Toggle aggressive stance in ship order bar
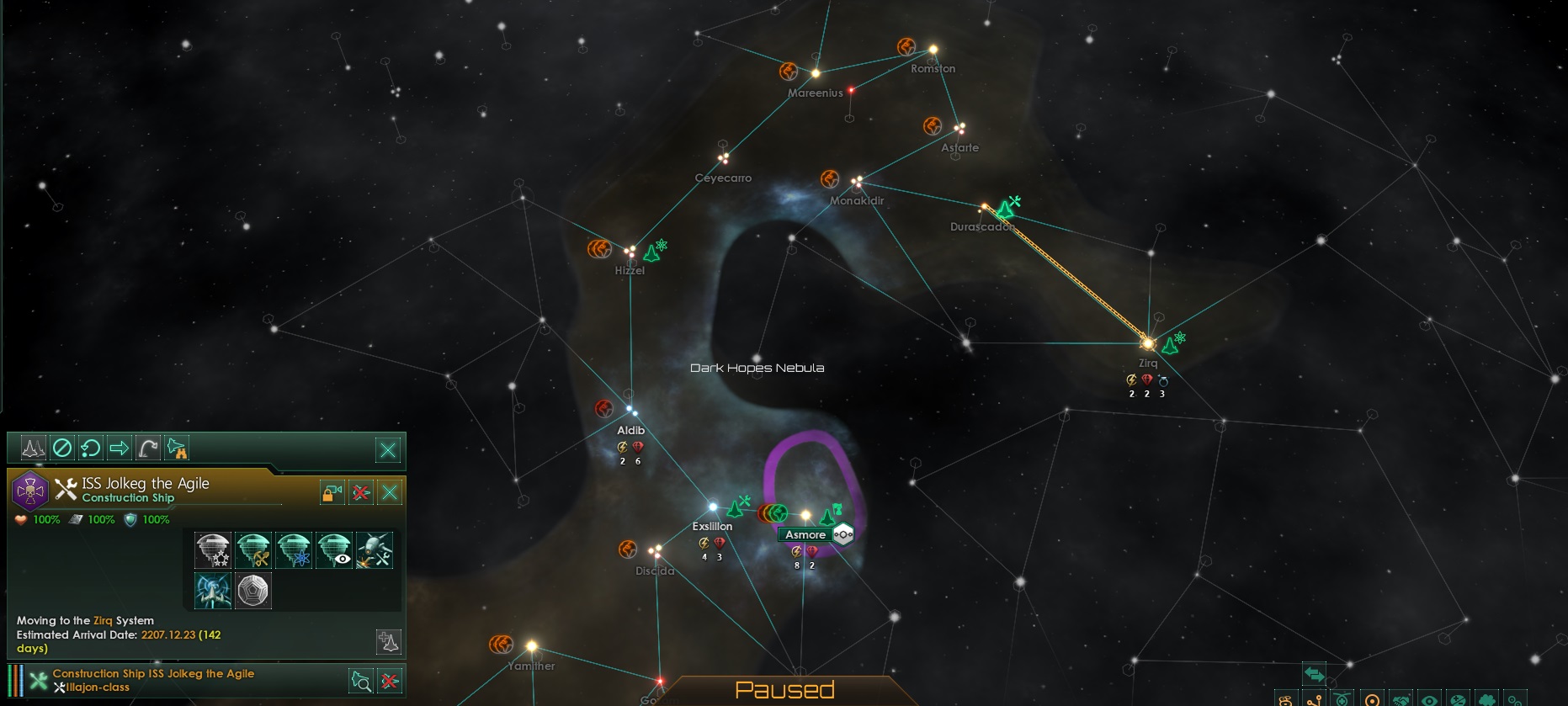This screenshot has height=706, width=1568. (32, 448)
